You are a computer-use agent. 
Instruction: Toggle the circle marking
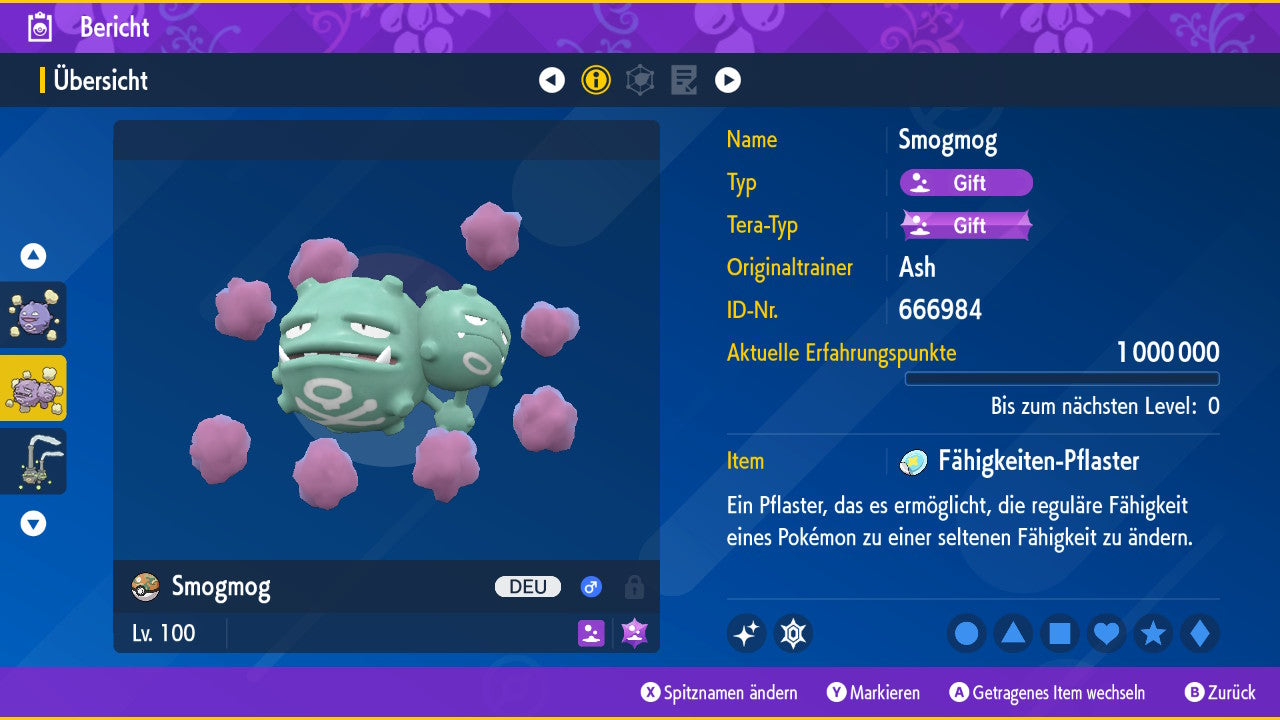point(967,633)
